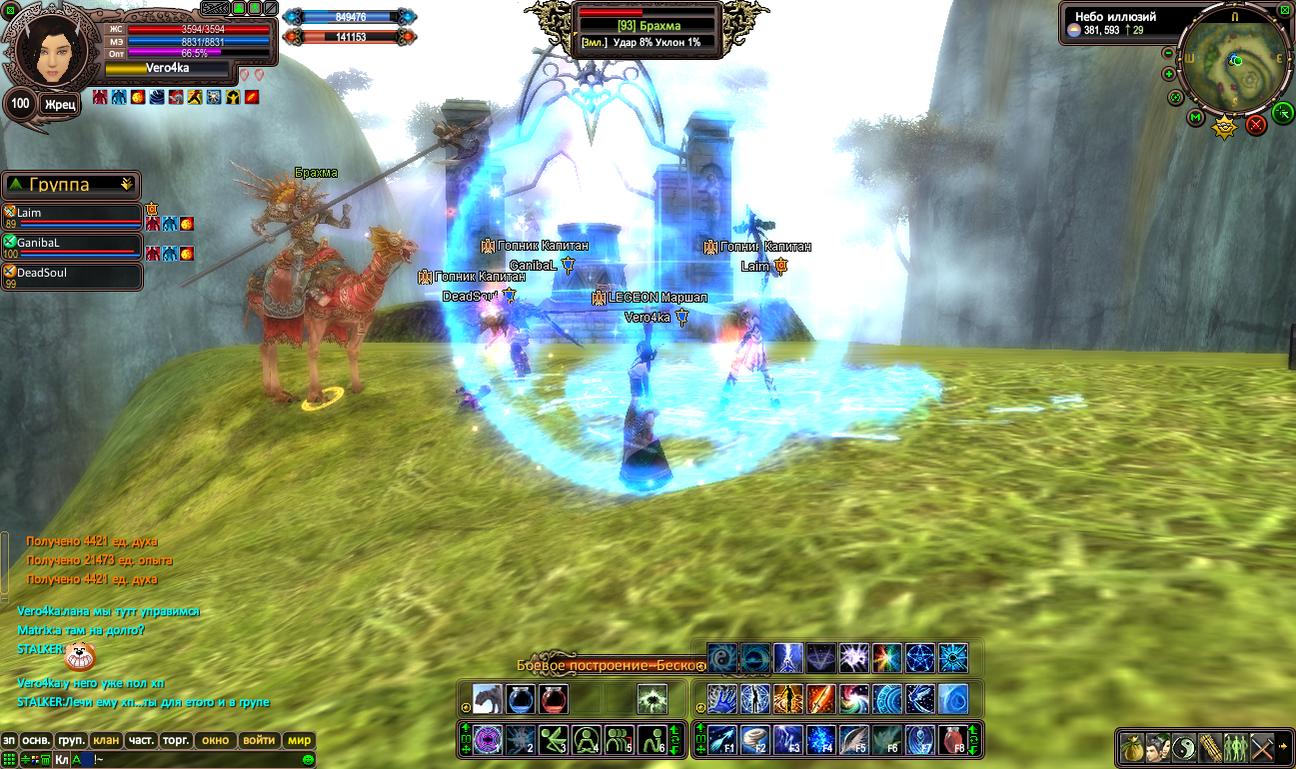
Task: Activate the tornado skill on F2
Action: 755,740
